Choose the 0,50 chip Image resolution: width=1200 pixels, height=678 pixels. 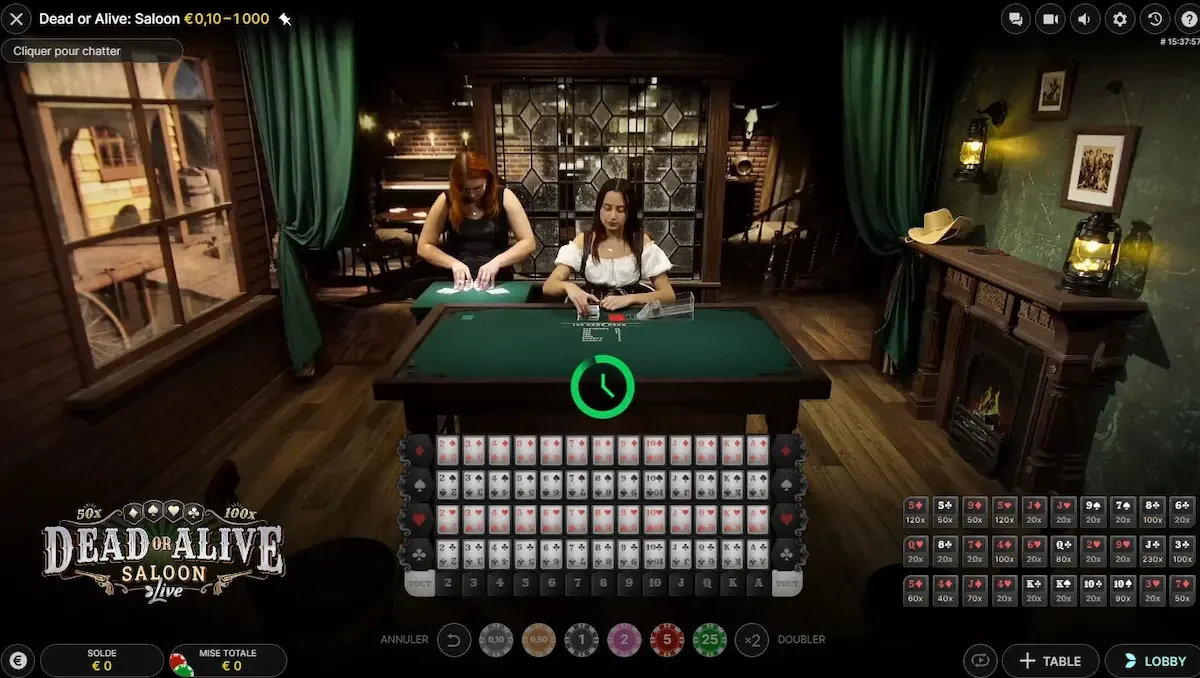(x=539, y=639)
